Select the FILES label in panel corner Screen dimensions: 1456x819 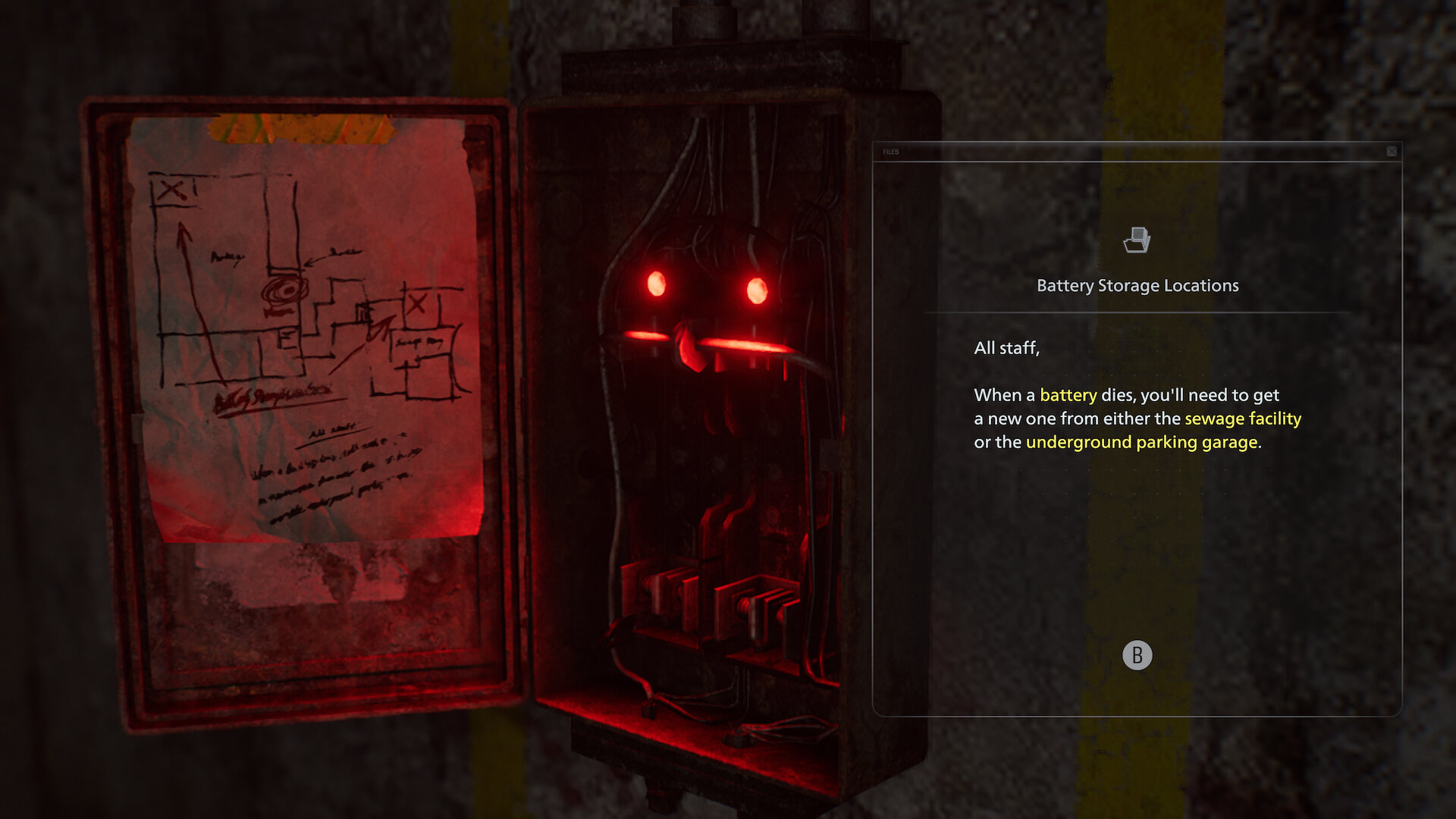890,151
